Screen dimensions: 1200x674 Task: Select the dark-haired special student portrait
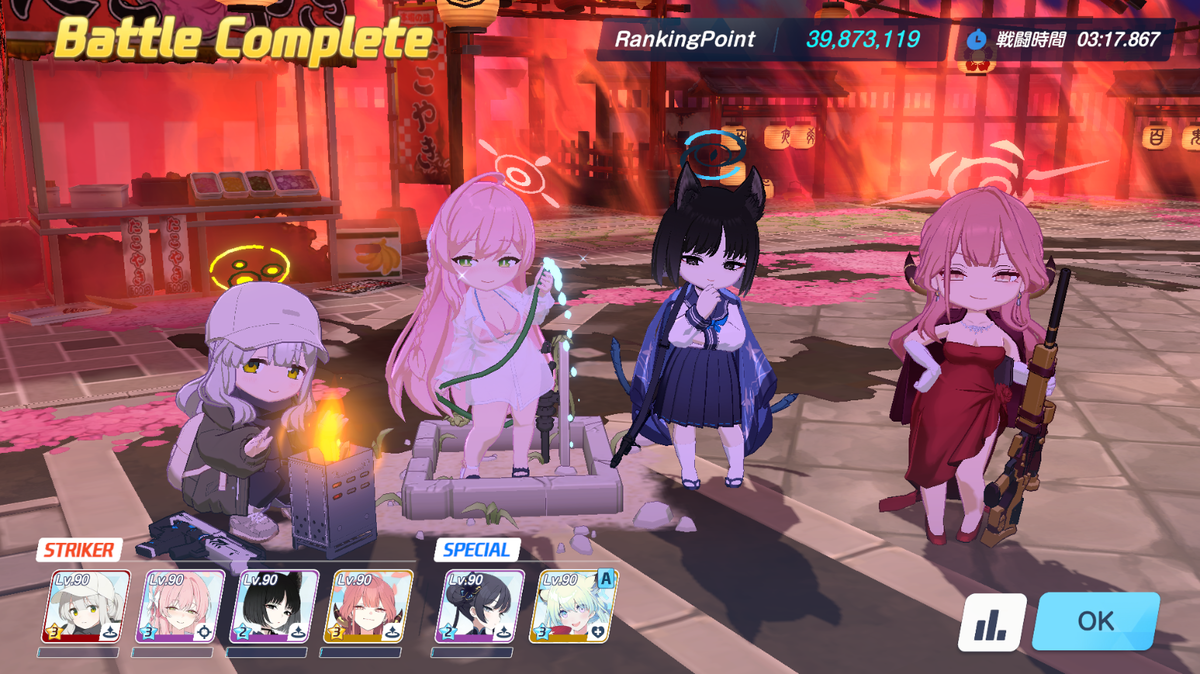click(480, 606)
